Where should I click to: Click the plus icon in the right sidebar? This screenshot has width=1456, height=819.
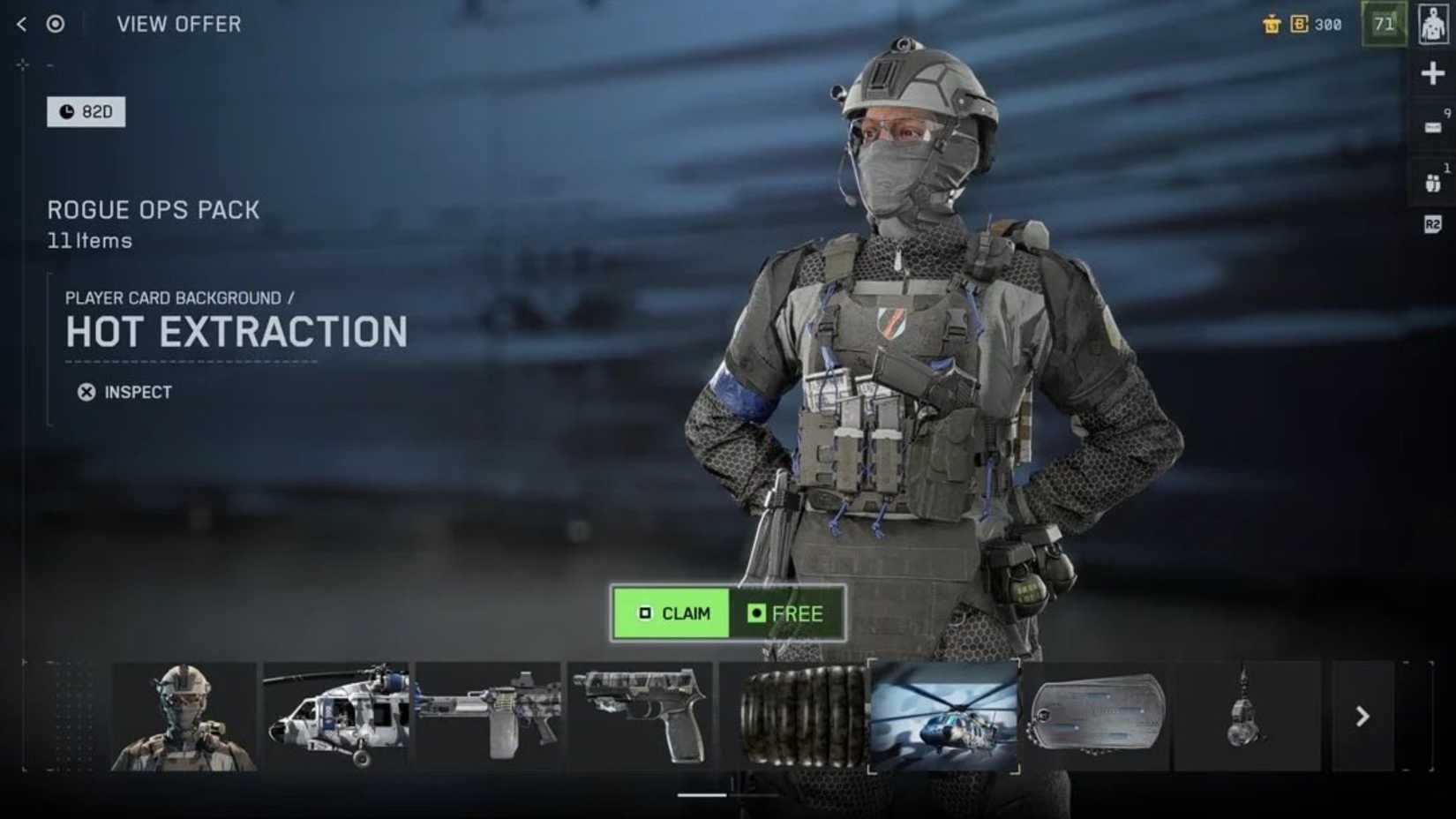(1431, 73)
